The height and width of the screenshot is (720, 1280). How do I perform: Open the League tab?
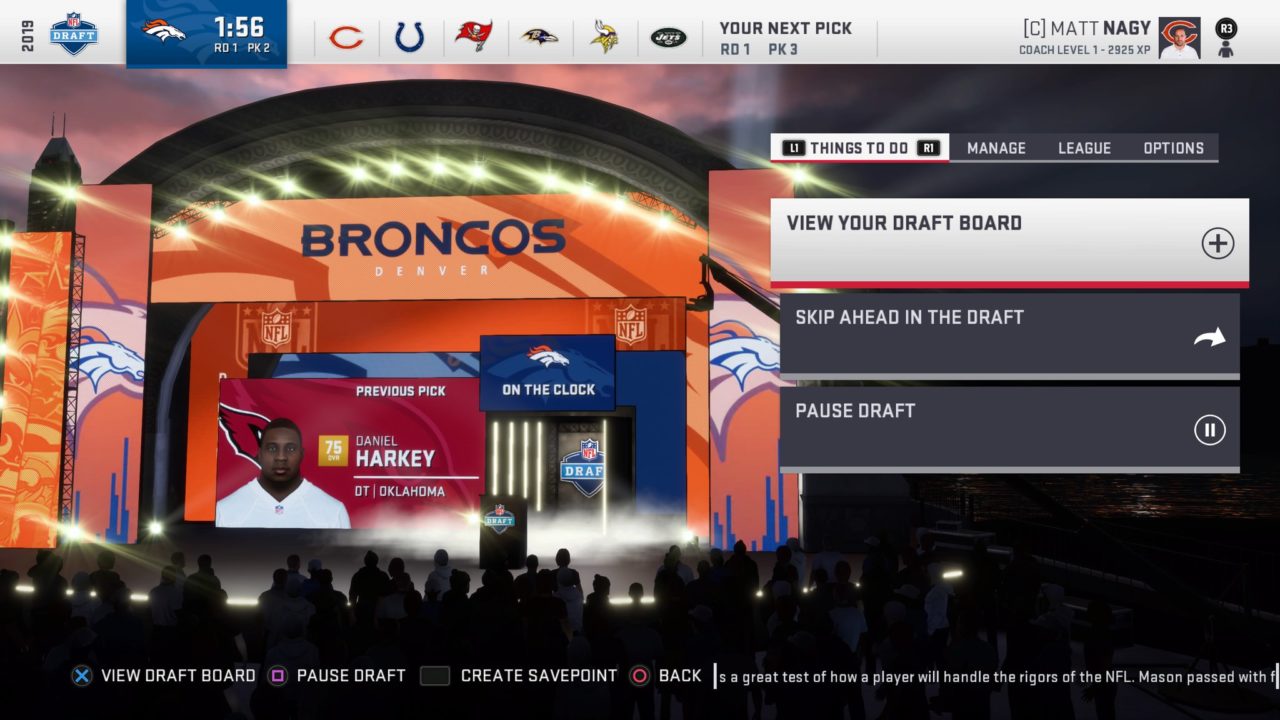pyautogui.click(x=1084, y=148)
